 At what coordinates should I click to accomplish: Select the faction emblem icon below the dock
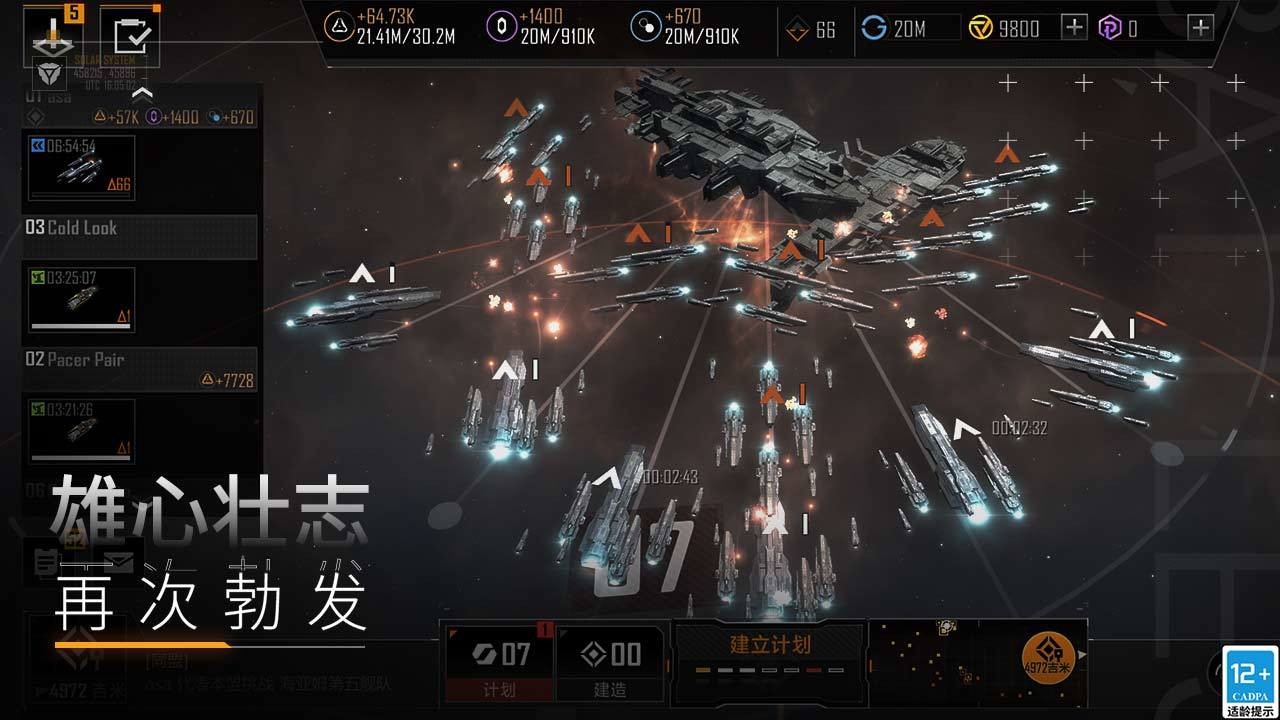click(51, 72)
